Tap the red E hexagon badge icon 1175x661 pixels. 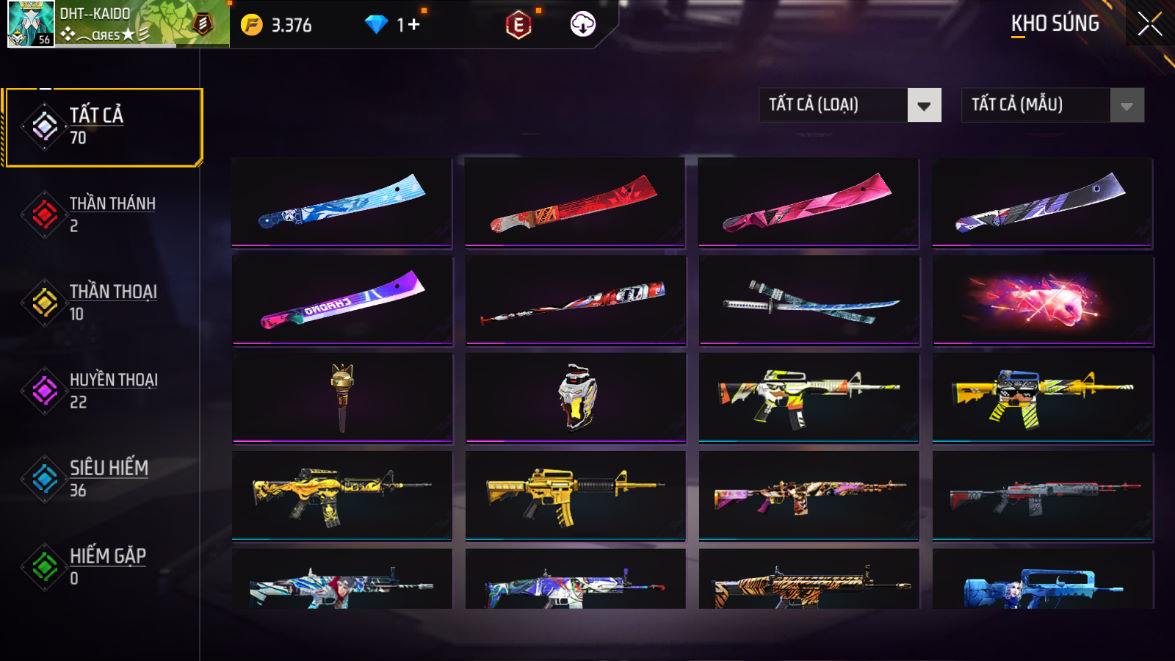pyautogui.click(x=518, y=25)
